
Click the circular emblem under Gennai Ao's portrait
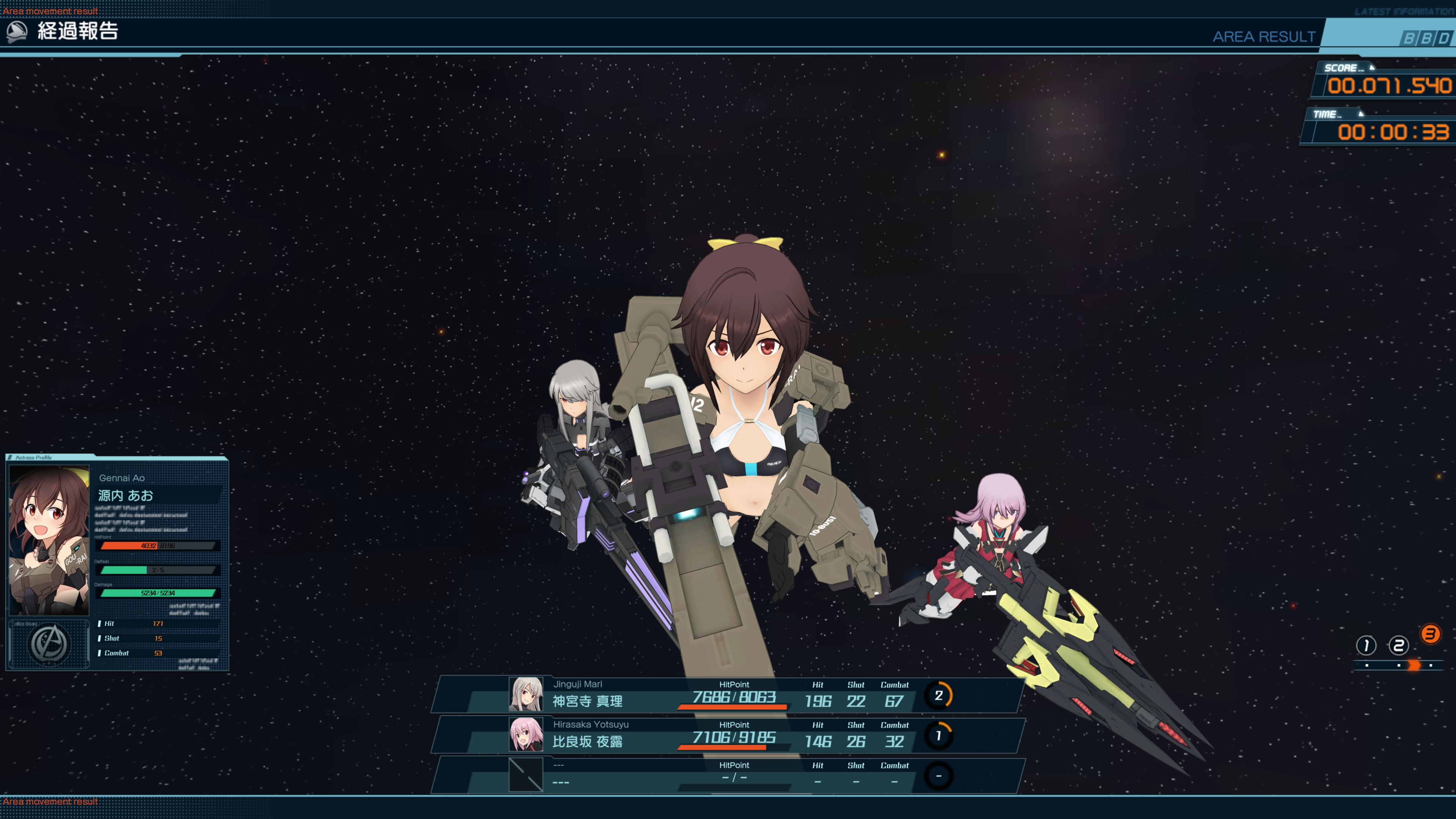coord(49,644)
